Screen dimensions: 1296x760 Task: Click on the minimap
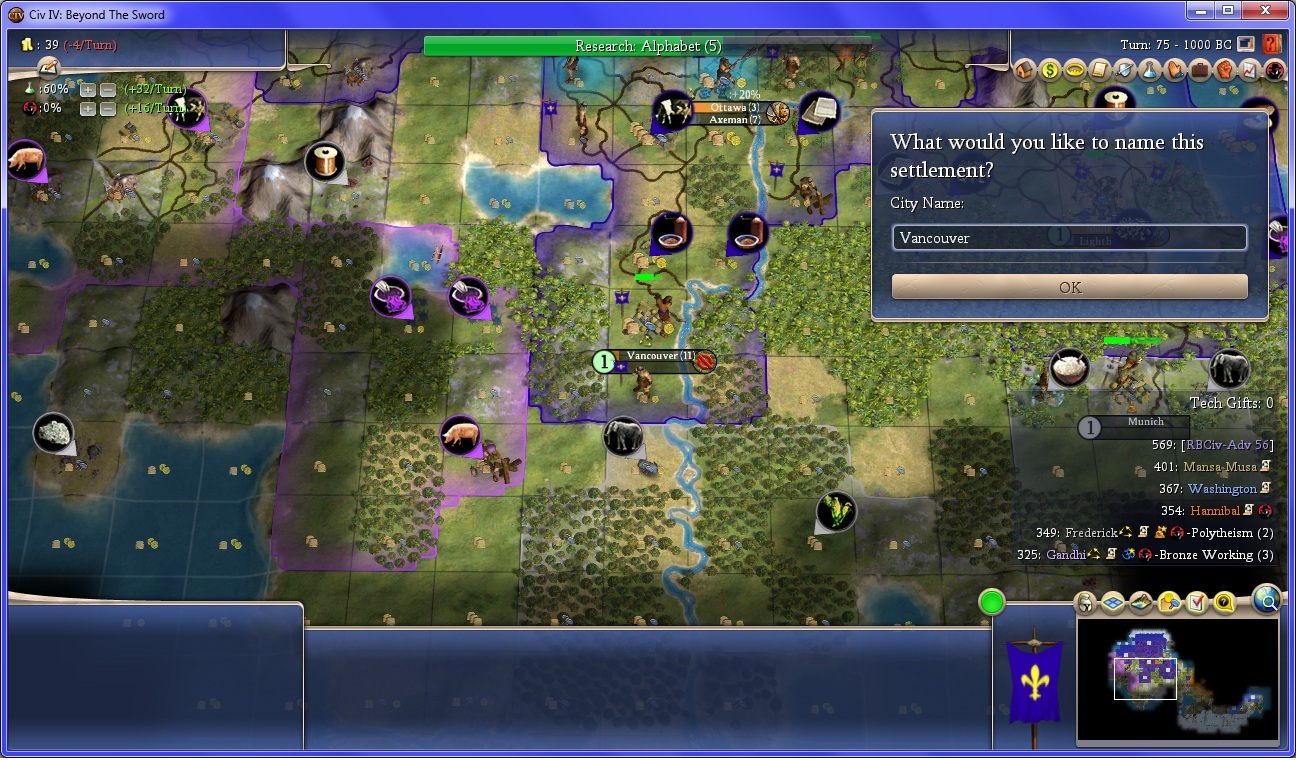pyautogui.click(x=1177, y=680)
